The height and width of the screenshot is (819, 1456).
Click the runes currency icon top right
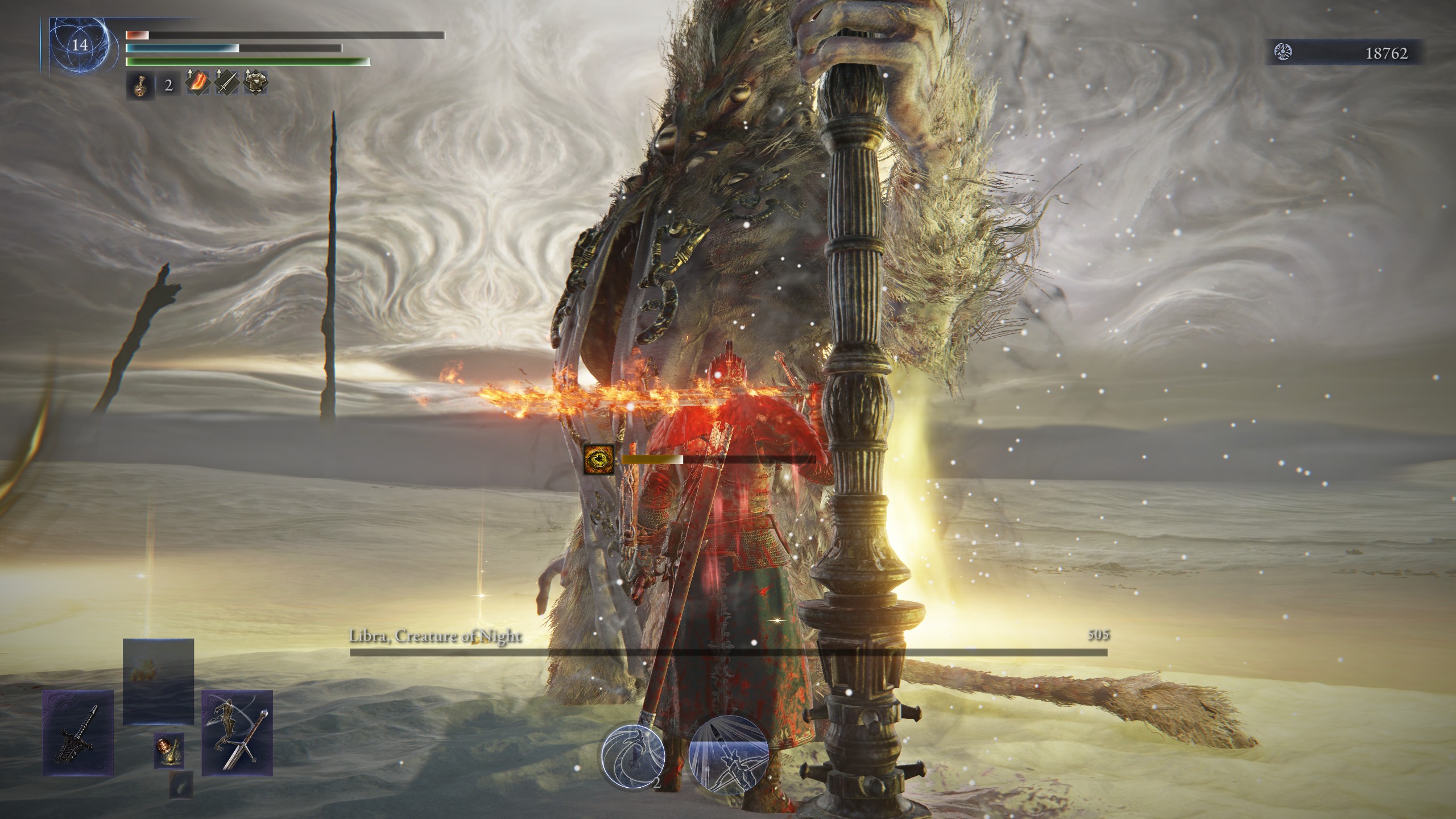click(1282, 51)
